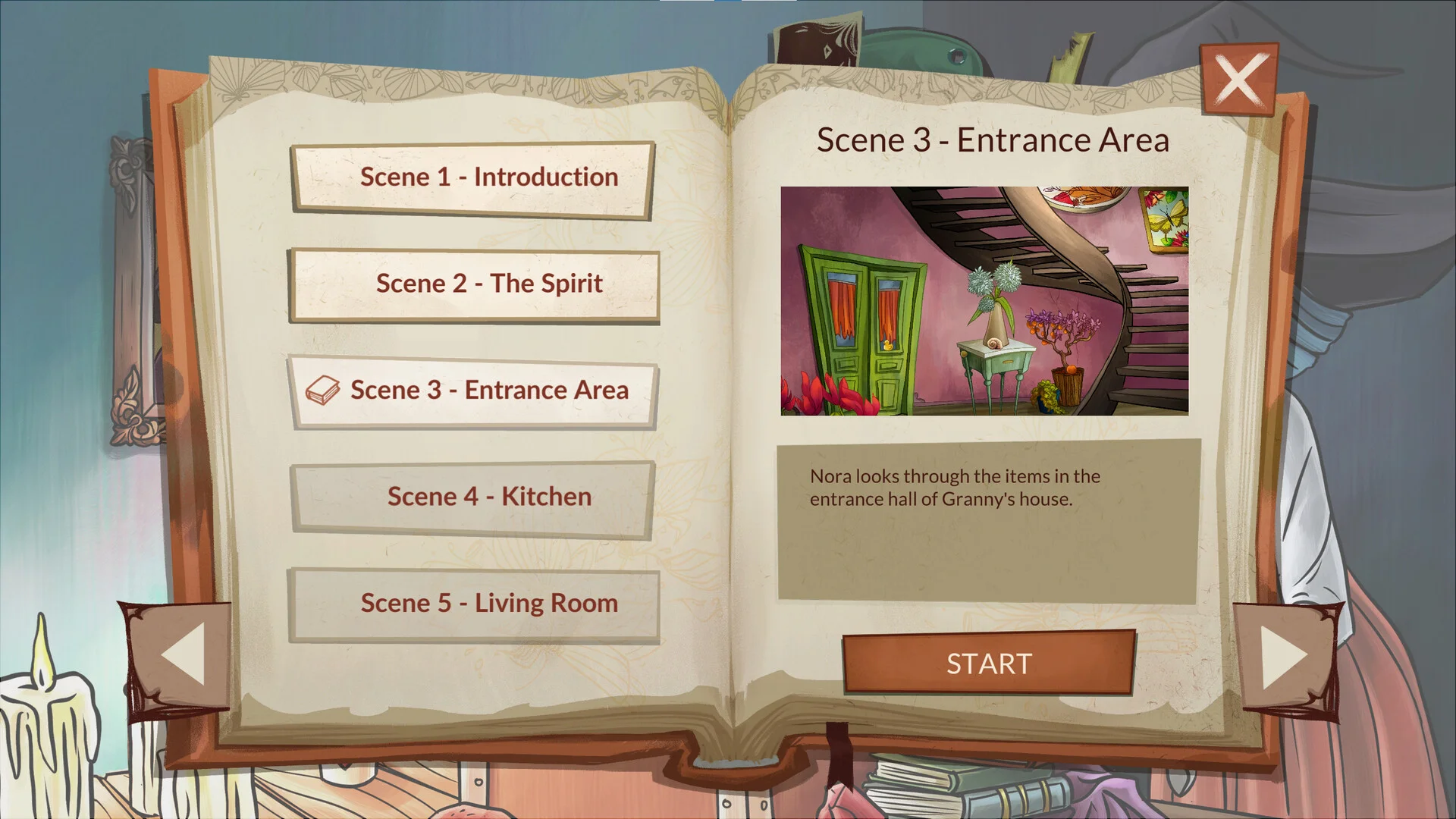Select Scene 1 - Introduction

[472, 178]
